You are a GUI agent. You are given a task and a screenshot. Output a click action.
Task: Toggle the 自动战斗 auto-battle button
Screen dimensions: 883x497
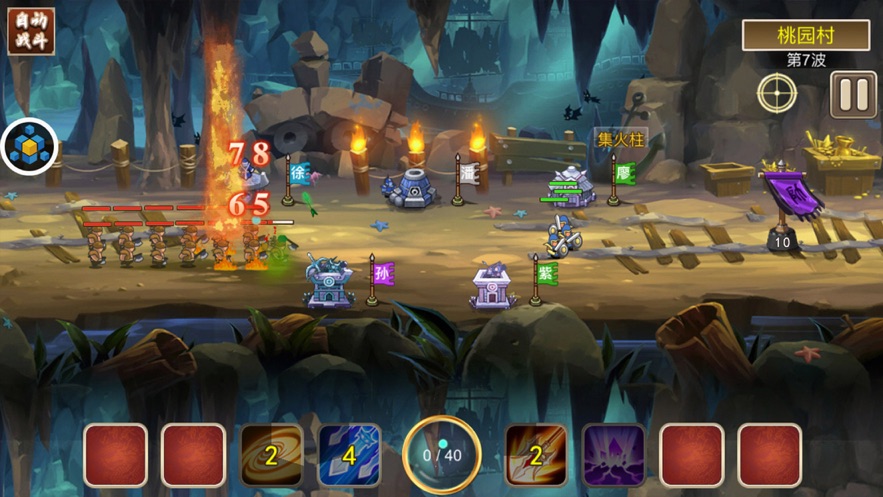31,33
